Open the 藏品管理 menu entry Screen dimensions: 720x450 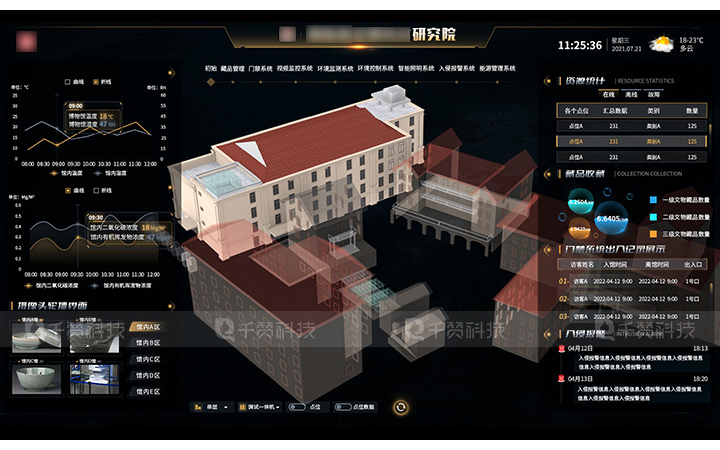pyautogui.click(x=231, y=69)
